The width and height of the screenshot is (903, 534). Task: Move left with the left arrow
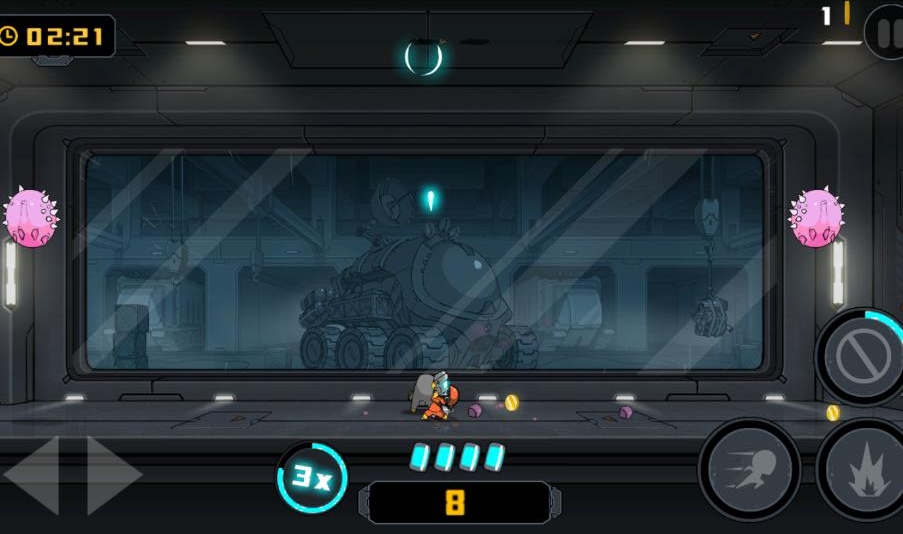click(x=33, y=475)
